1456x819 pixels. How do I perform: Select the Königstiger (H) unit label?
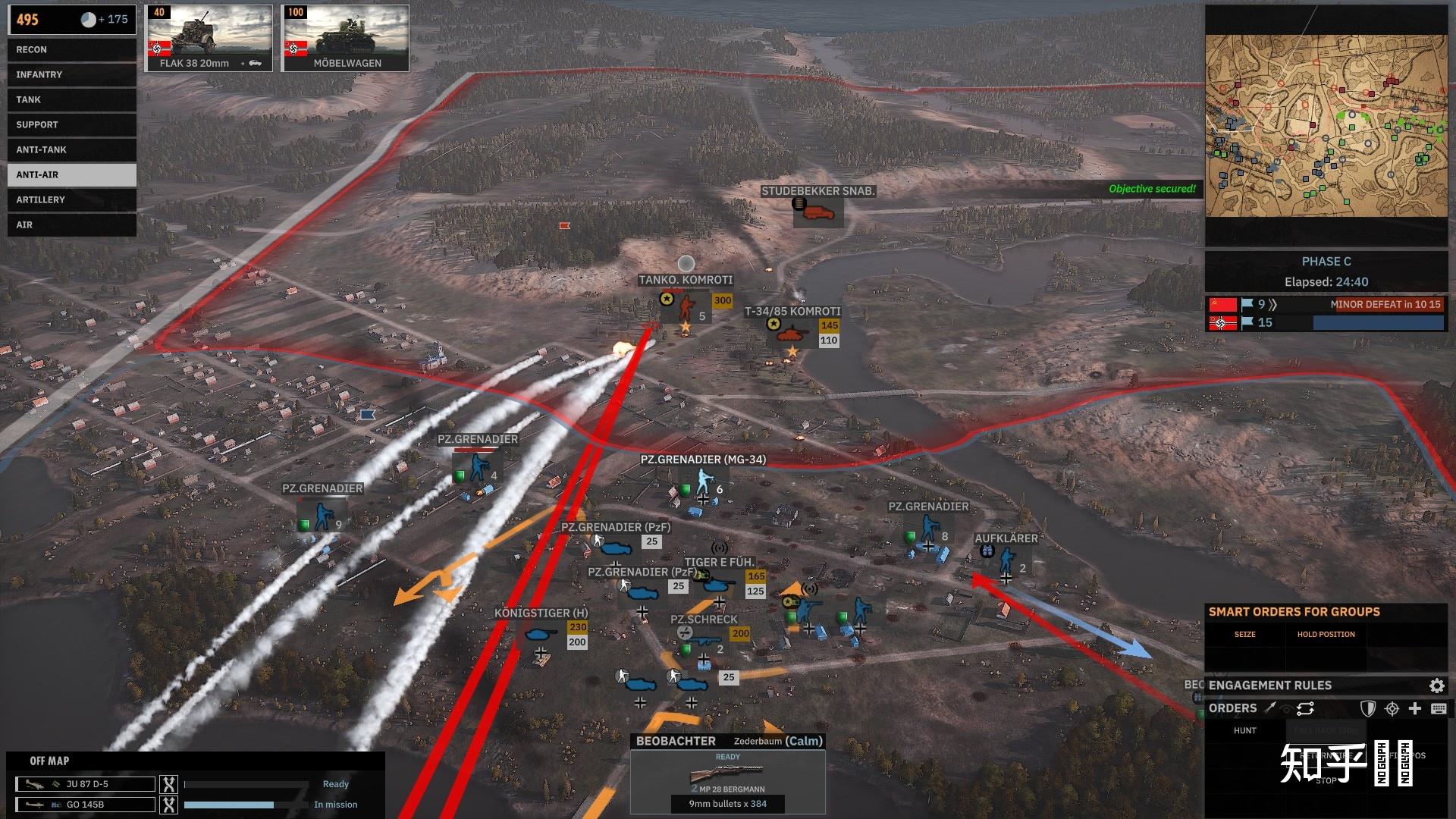(541, 613)
